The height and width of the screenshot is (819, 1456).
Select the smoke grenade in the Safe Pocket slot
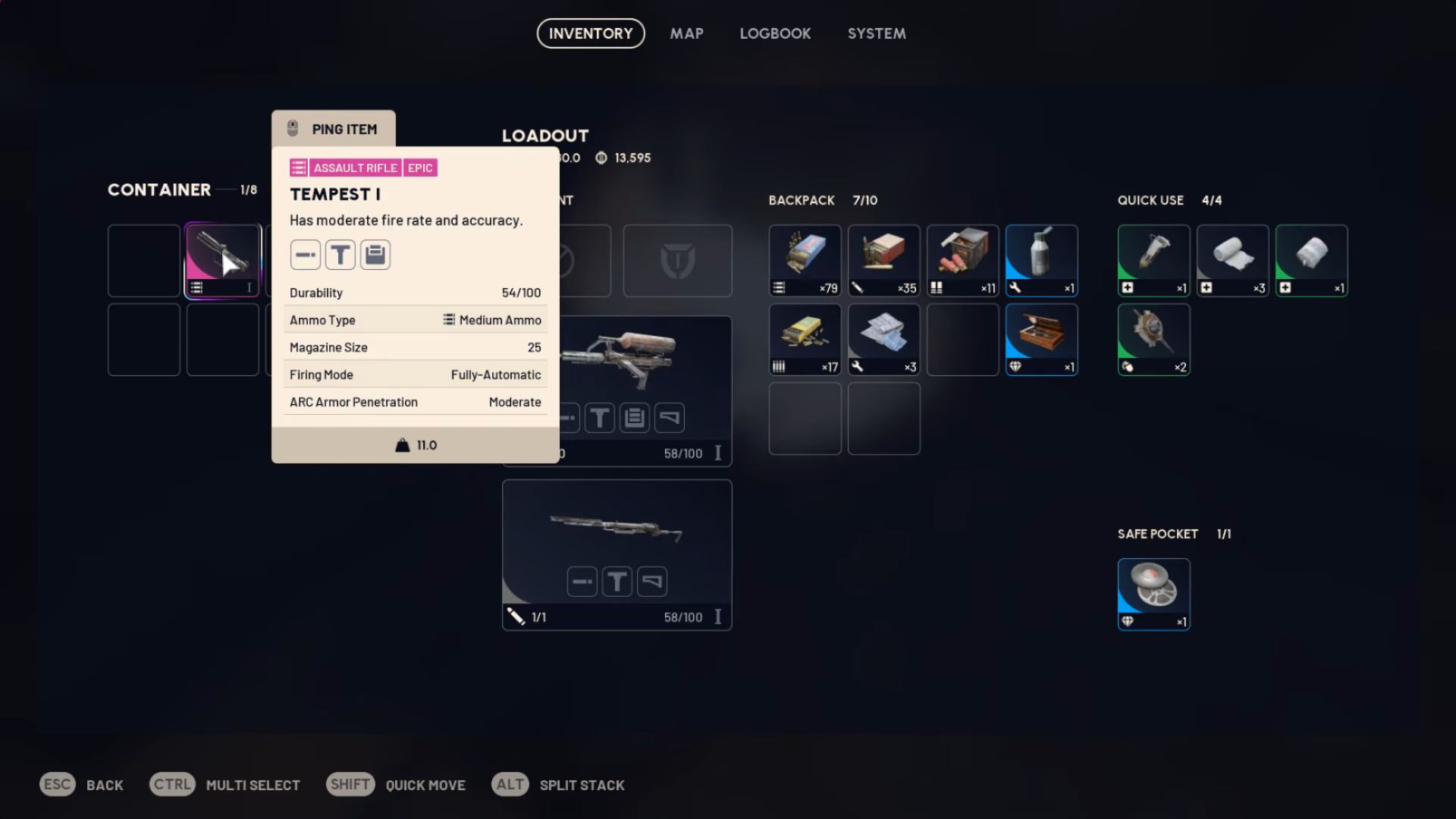[x=1153, y=594]
